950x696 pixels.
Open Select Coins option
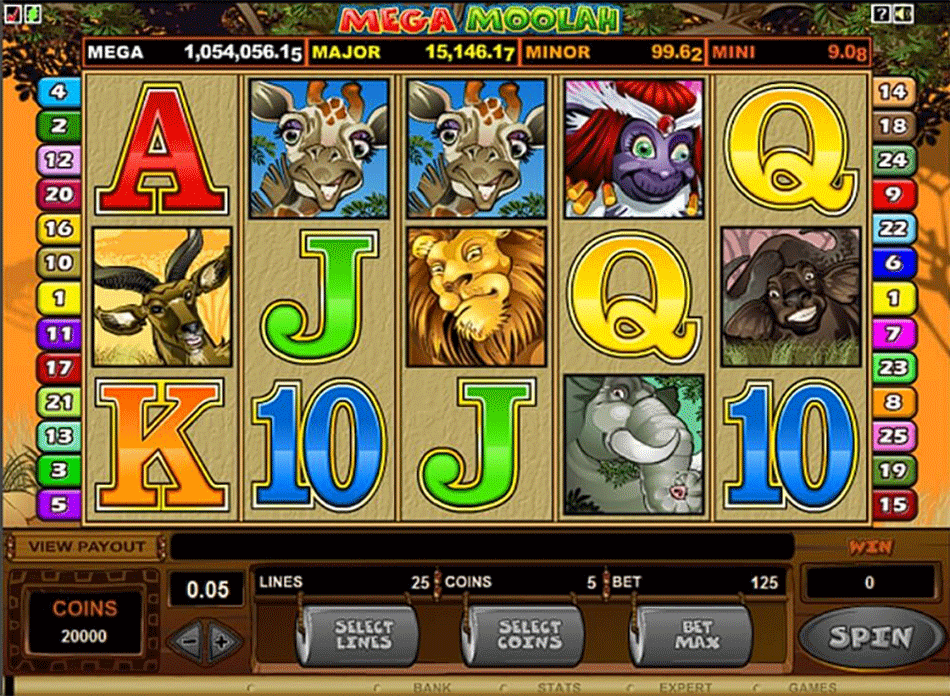[x=529, y=633]
